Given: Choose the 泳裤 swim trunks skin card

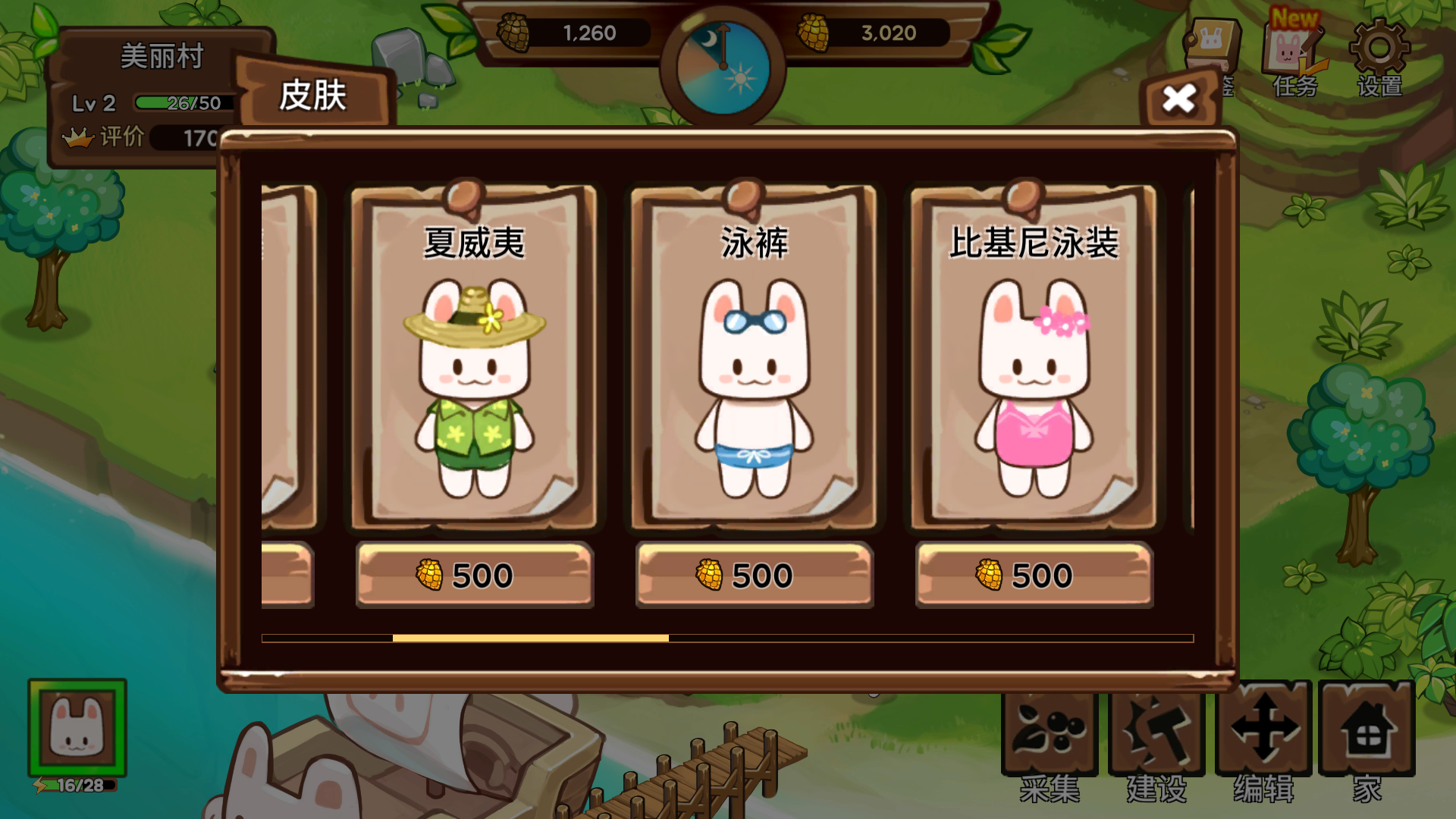Looking at the screenshot, I should (754, 356).
